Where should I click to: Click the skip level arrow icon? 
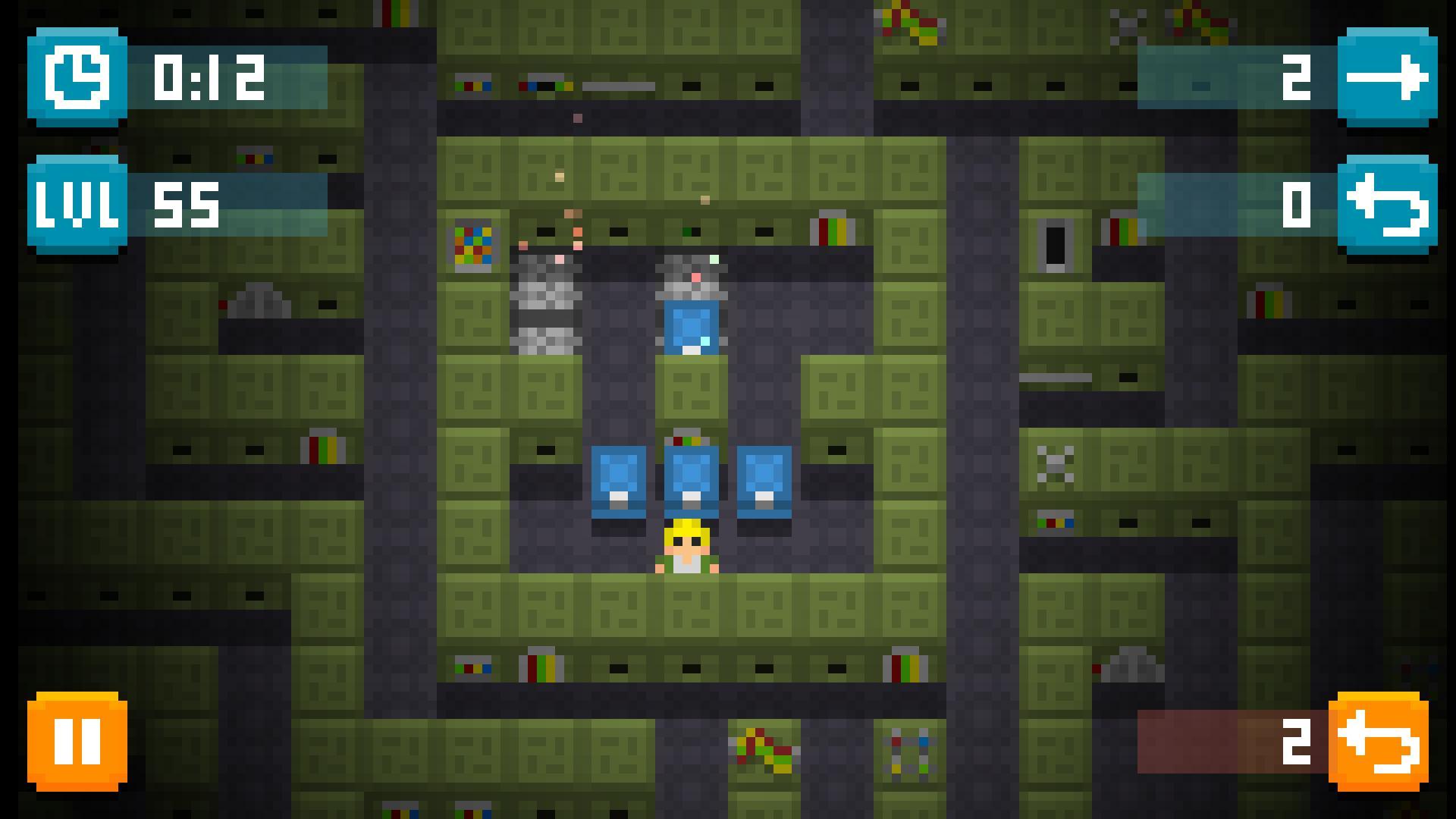1386,77
